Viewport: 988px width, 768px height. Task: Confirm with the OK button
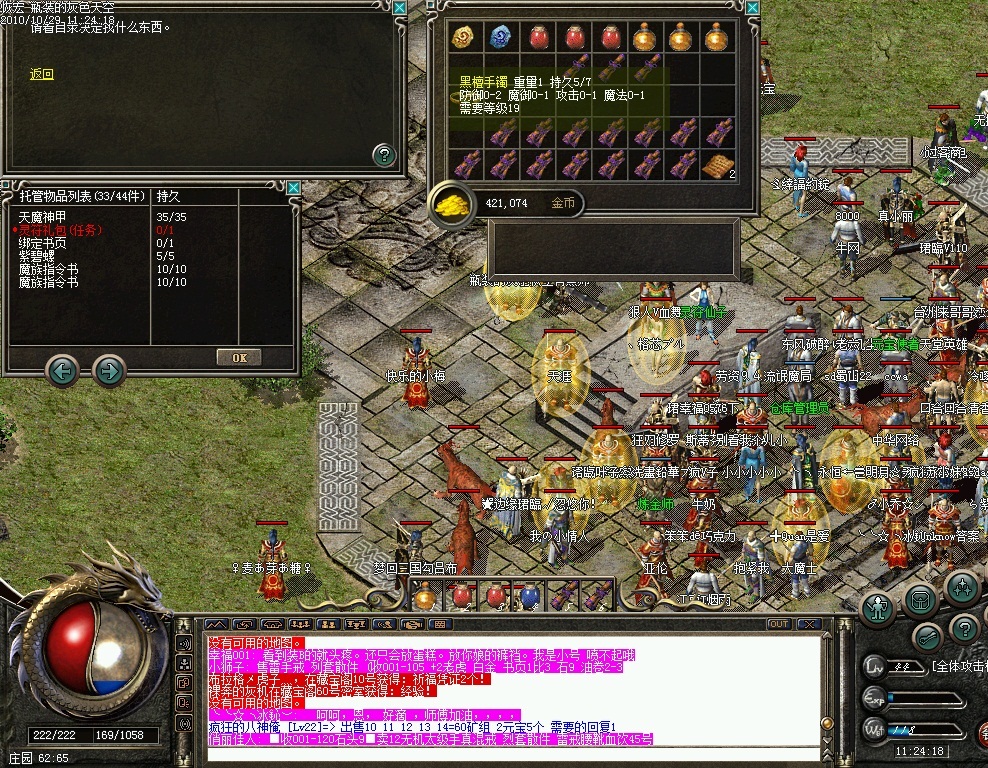coord(239,357)
